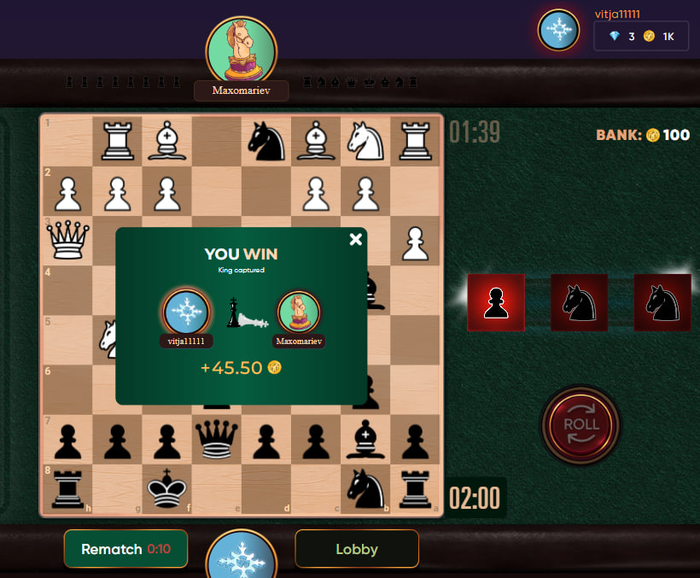Select the white queen on the board
Viewport: 700px width, 578px height.
(x=67, y=240)
